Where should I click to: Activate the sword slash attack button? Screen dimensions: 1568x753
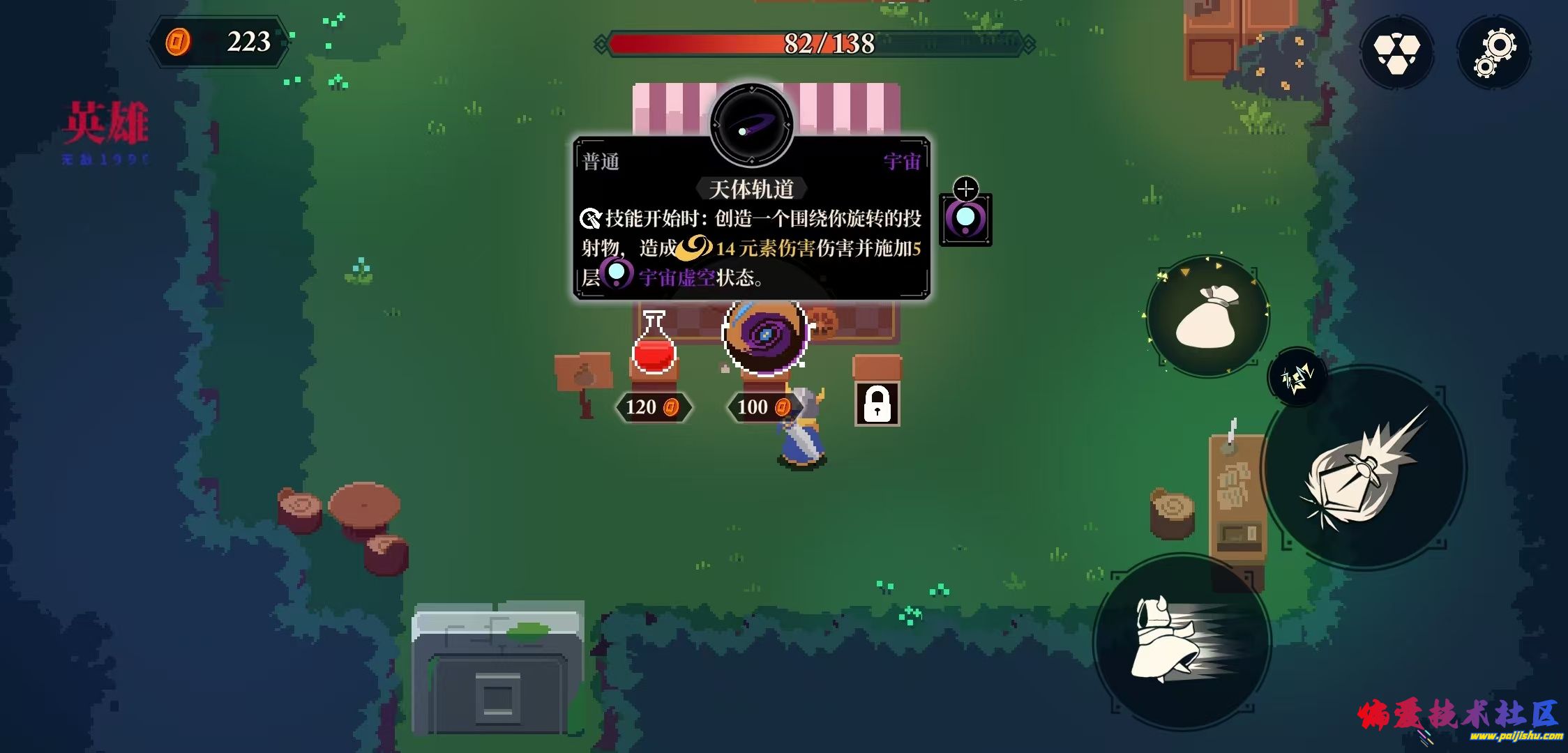click(x=1364, y=468)
